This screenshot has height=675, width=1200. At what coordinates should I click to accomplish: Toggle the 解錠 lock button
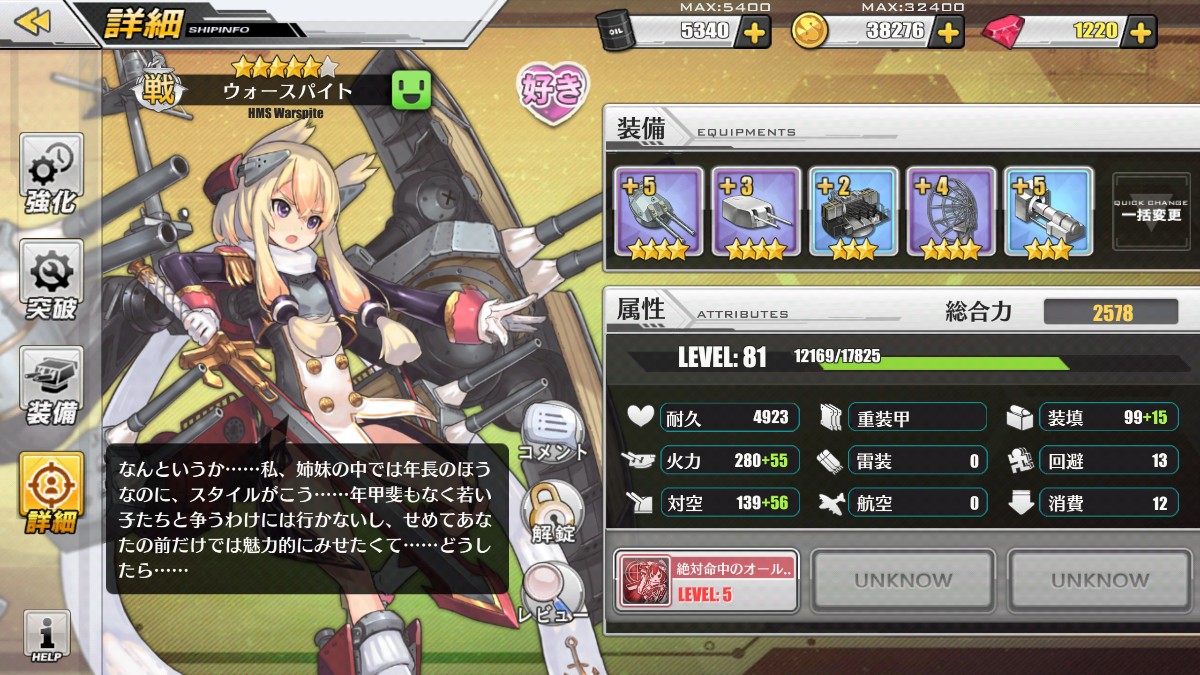click(552, 512)
